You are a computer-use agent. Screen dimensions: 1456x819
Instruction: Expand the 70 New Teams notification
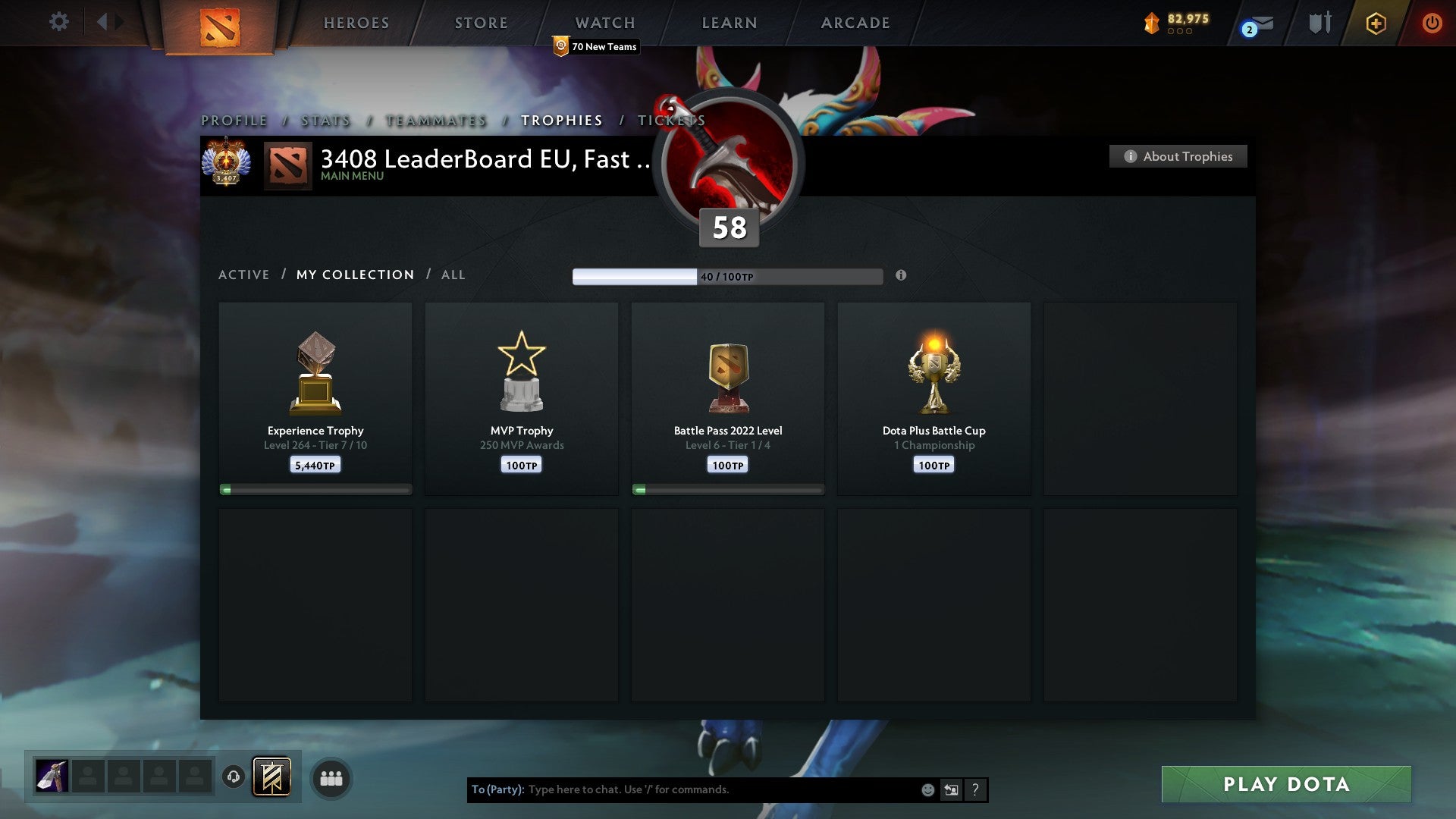tap(597, 46)
